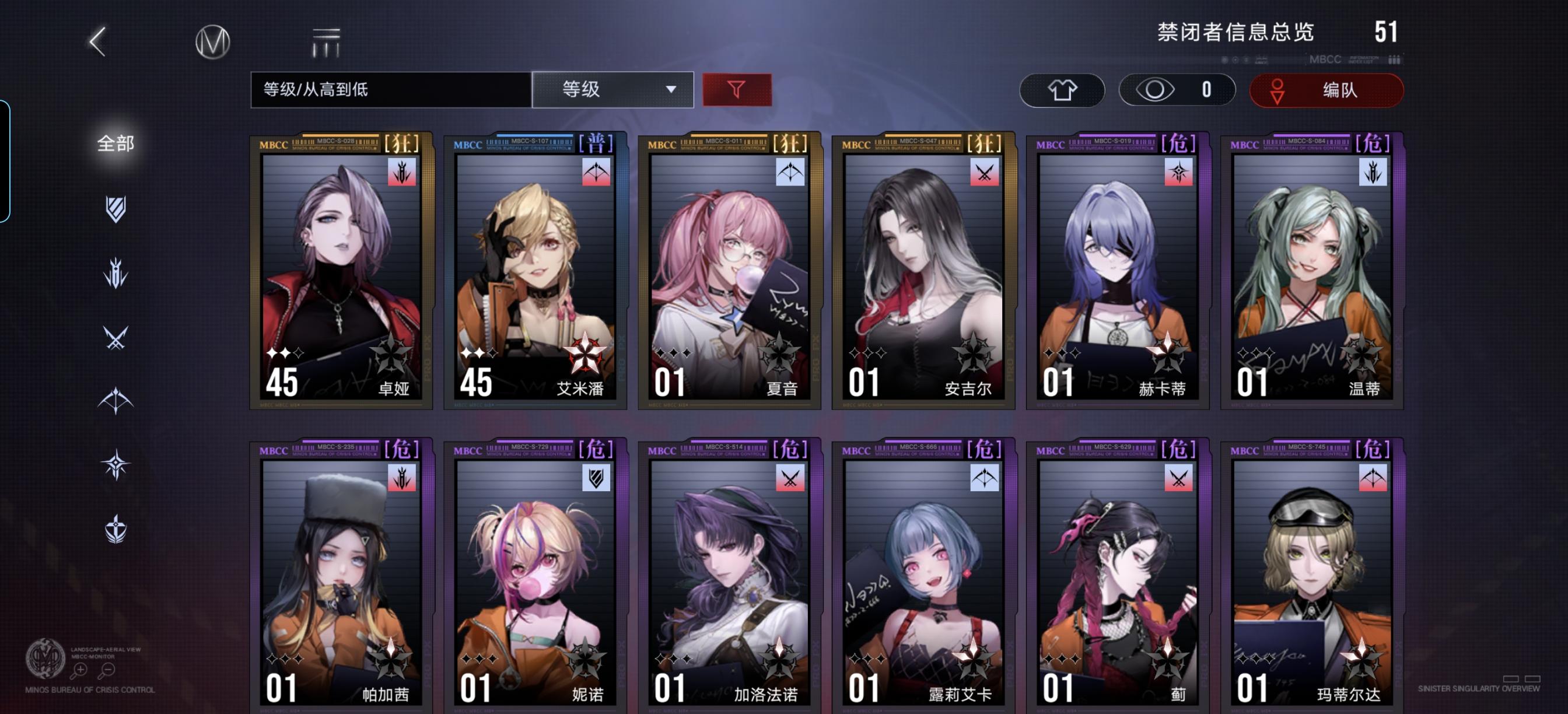Open 编队 team formation
This screenshot has height=714, width=1568.
[1327, 89]
